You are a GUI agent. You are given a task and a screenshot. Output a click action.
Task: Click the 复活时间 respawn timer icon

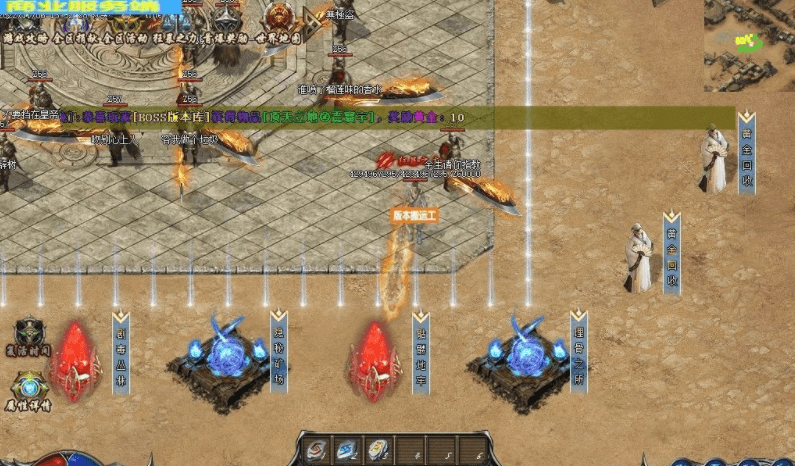pyautogui.click(x=31, y=338)
